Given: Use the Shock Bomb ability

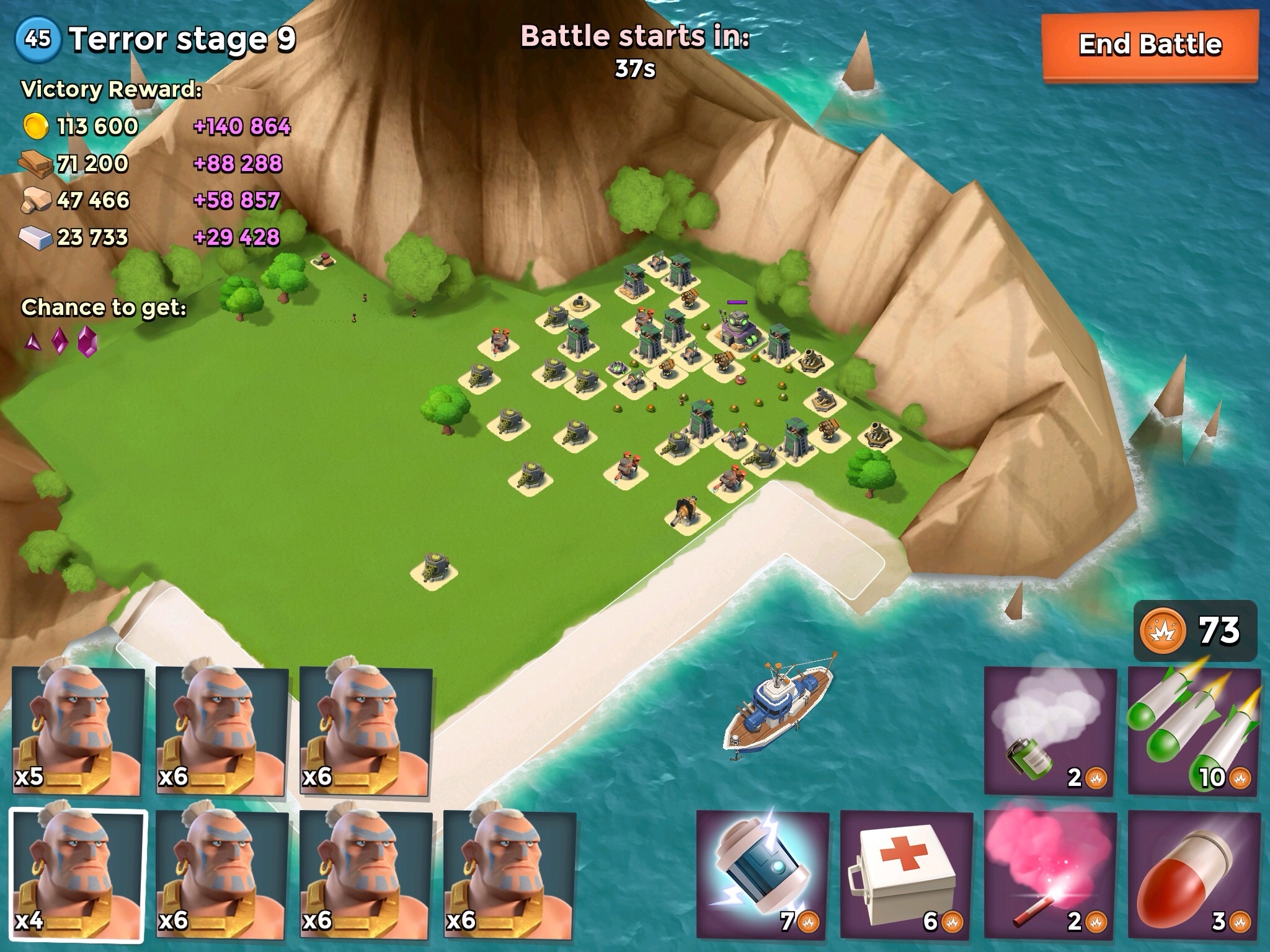Looking at the screenshot, I should [762, 875].
